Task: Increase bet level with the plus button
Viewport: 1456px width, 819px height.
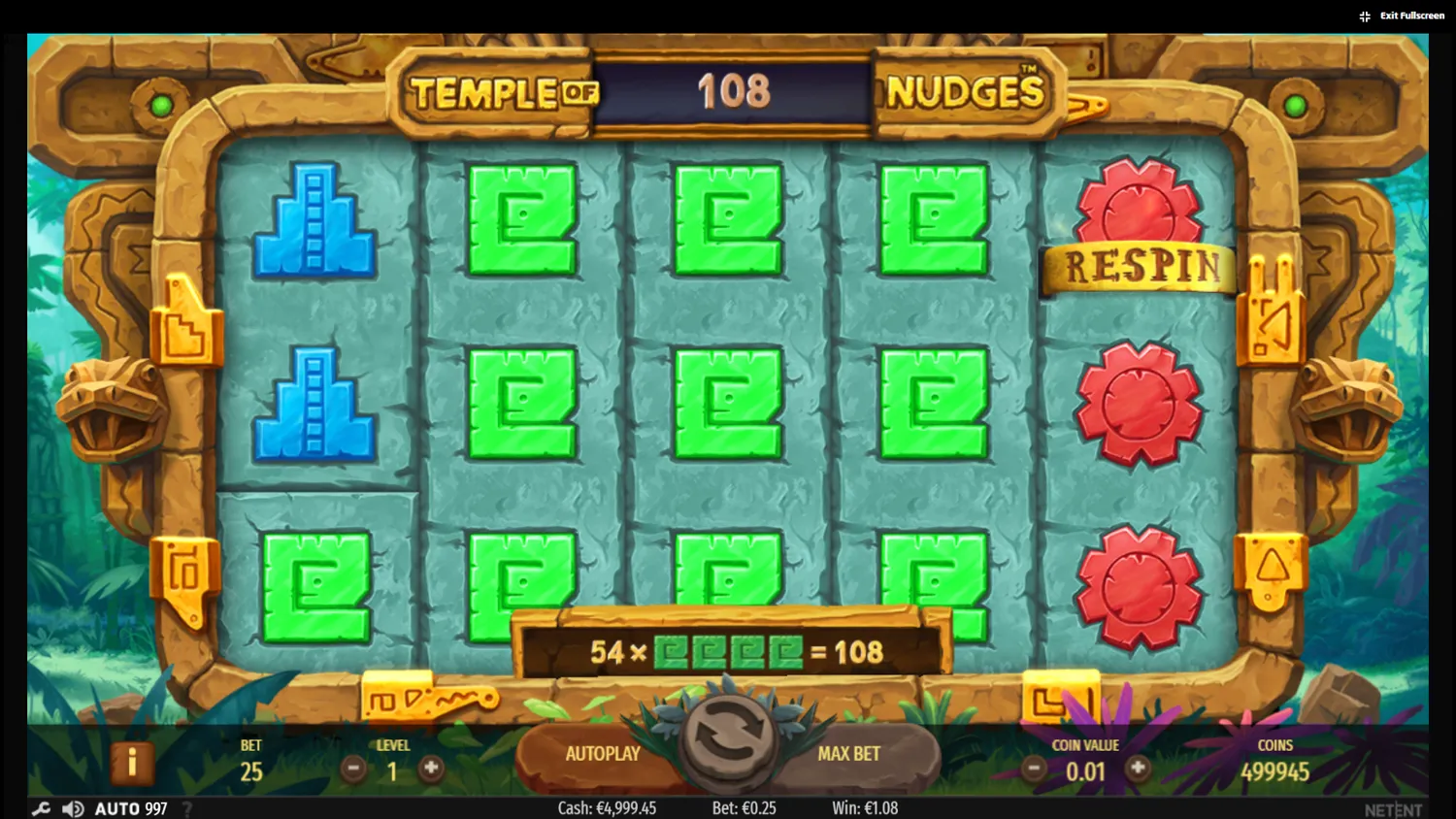Action: pos(430,767)
